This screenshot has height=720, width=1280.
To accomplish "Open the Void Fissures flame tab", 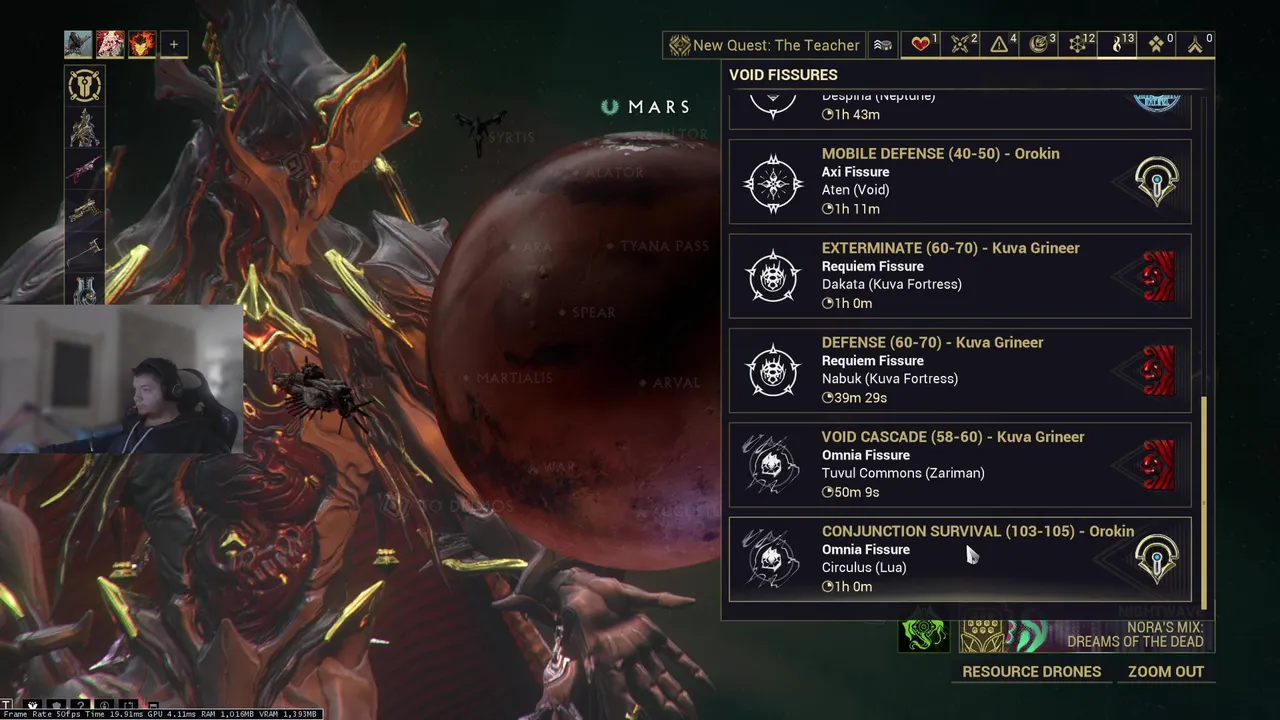I will tap(1120, 44).
